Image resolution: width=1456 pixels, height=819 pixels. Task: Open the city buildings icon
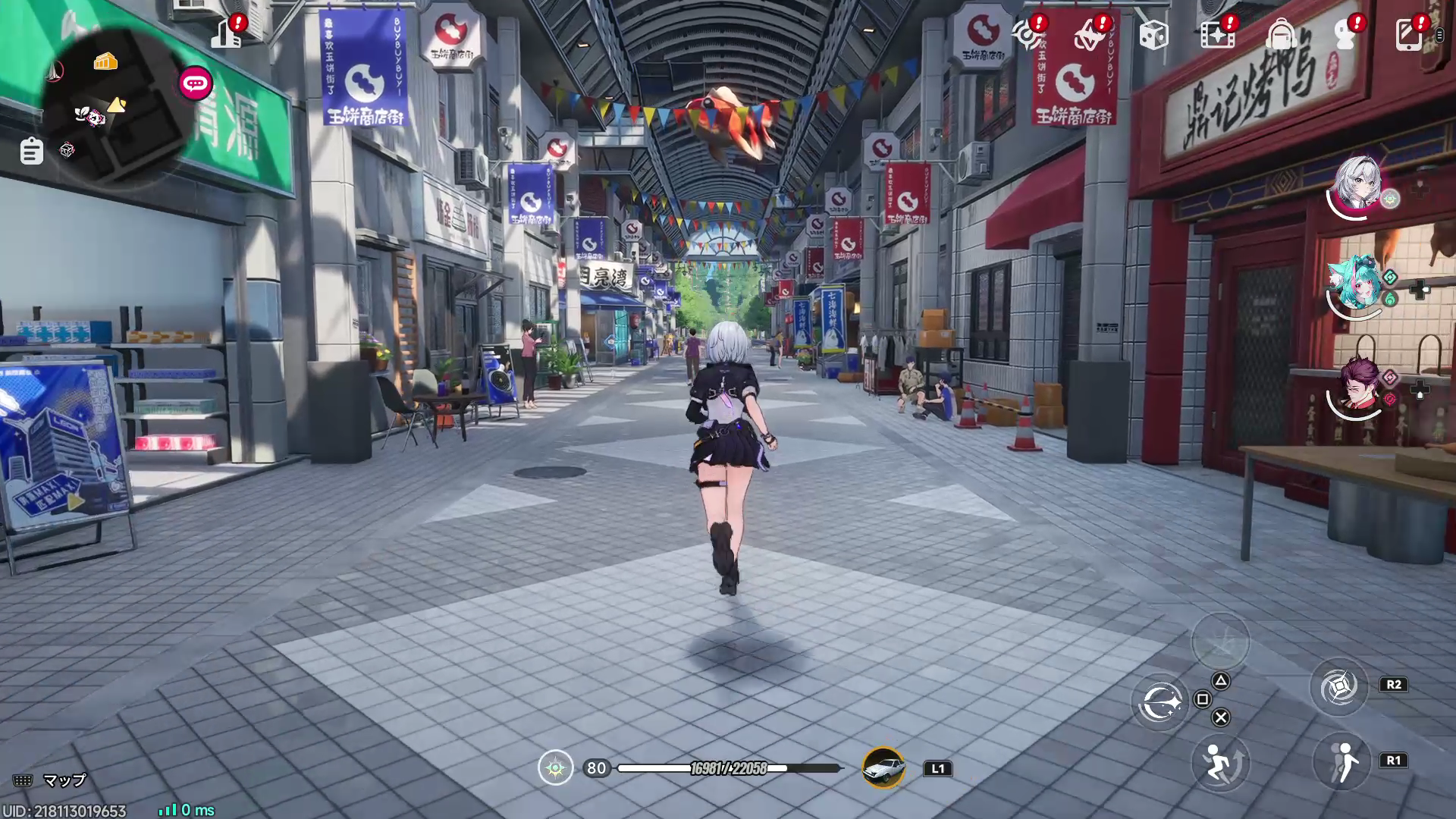click(226, 35)
